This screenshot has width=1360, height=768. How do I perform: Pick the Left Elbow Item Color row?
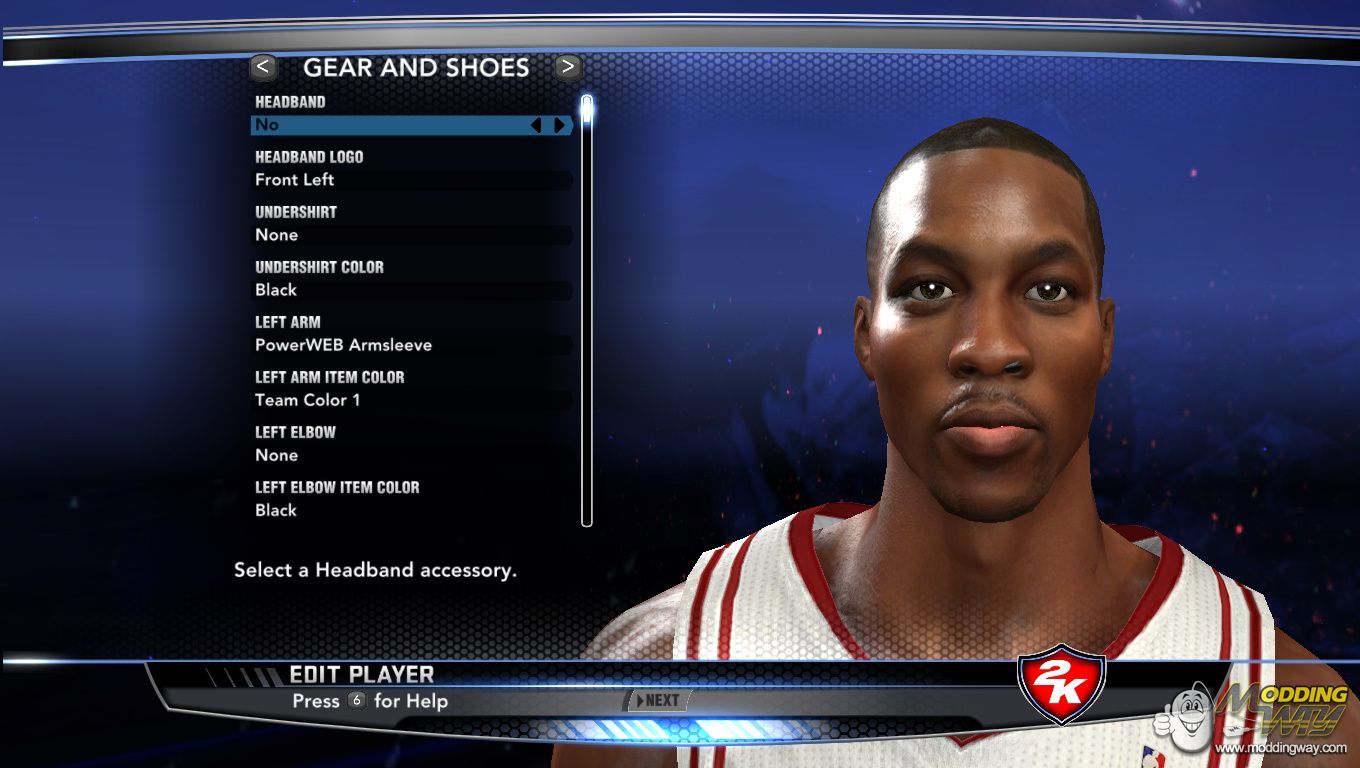tap(410, 510)
